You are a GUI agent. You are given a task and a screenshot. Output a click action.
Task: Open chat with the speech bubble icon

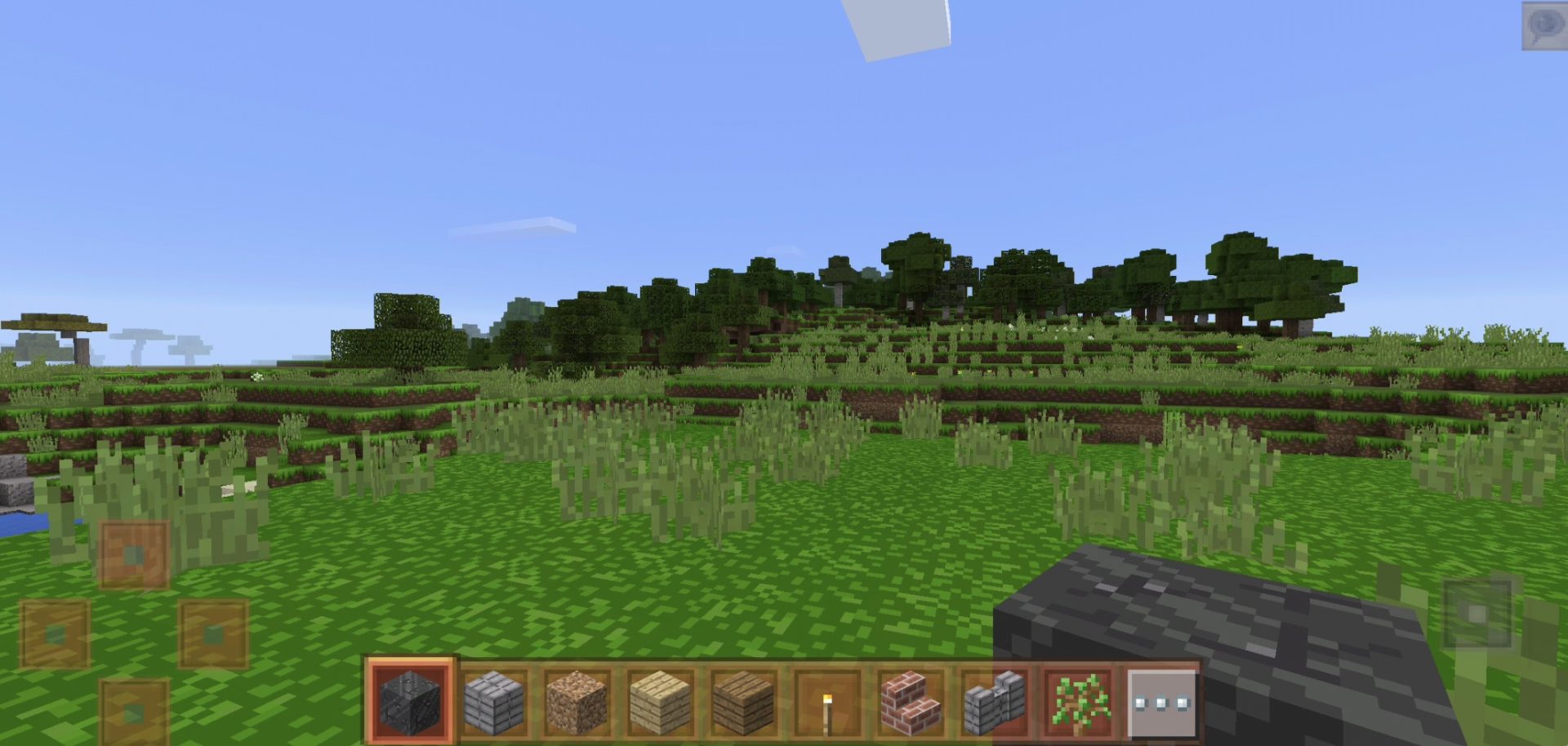[1543, 25]
